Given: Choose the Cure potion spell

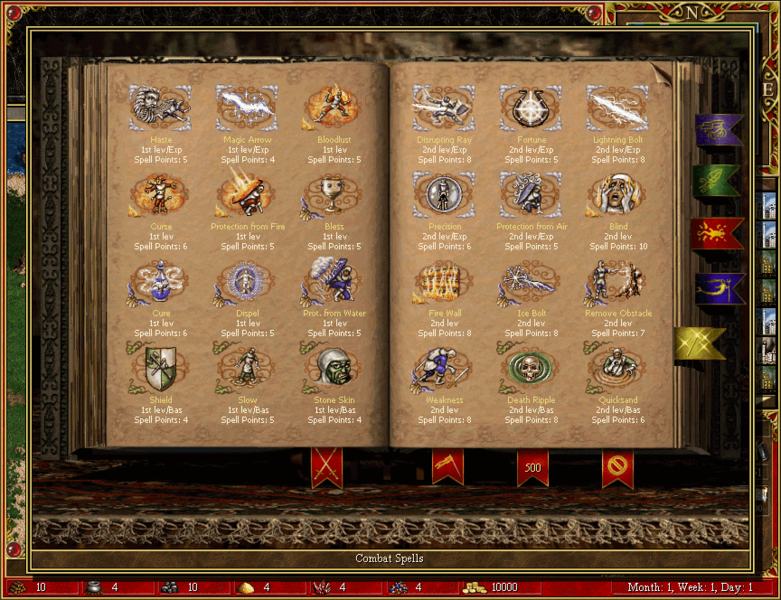Looking at the screenshot, I should [x=160, y=283].
